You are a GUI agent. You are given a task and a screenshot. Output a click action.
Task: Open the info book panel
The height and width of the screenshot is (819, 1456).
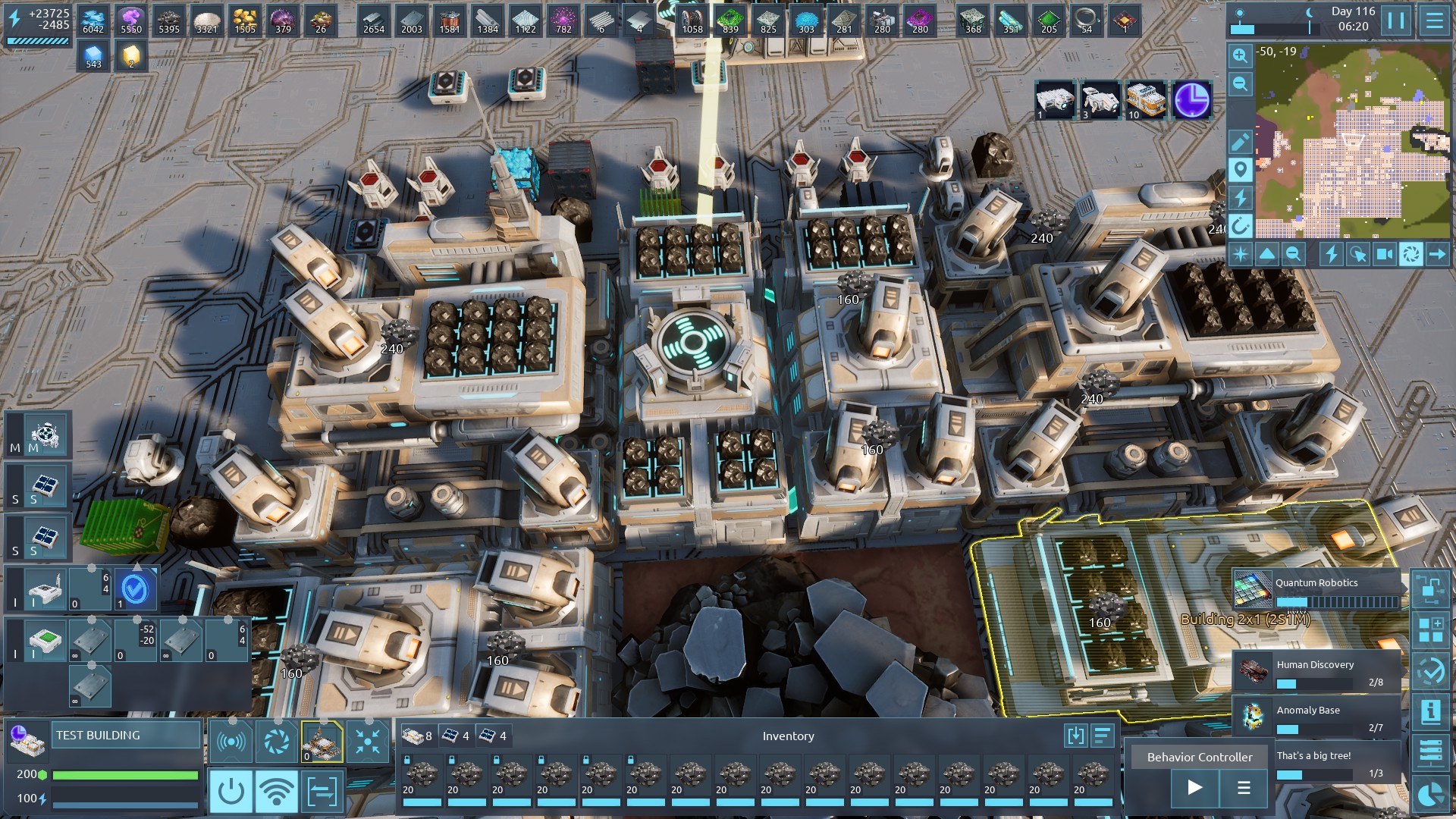(1431, 711)
